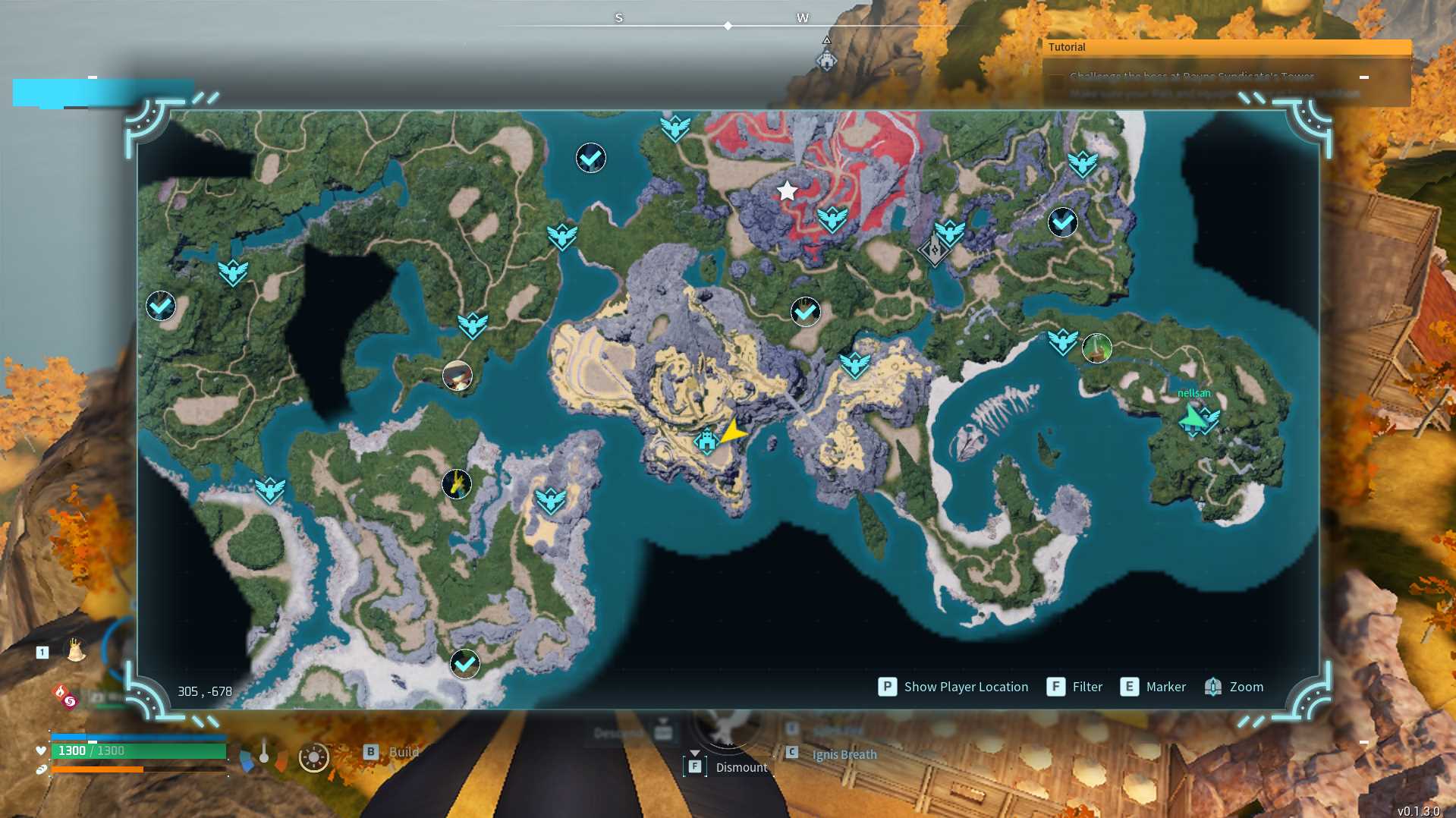The image size is (1456, 818).
Task: Click the grey tower diamond map icon
Action: coord(934,250)
